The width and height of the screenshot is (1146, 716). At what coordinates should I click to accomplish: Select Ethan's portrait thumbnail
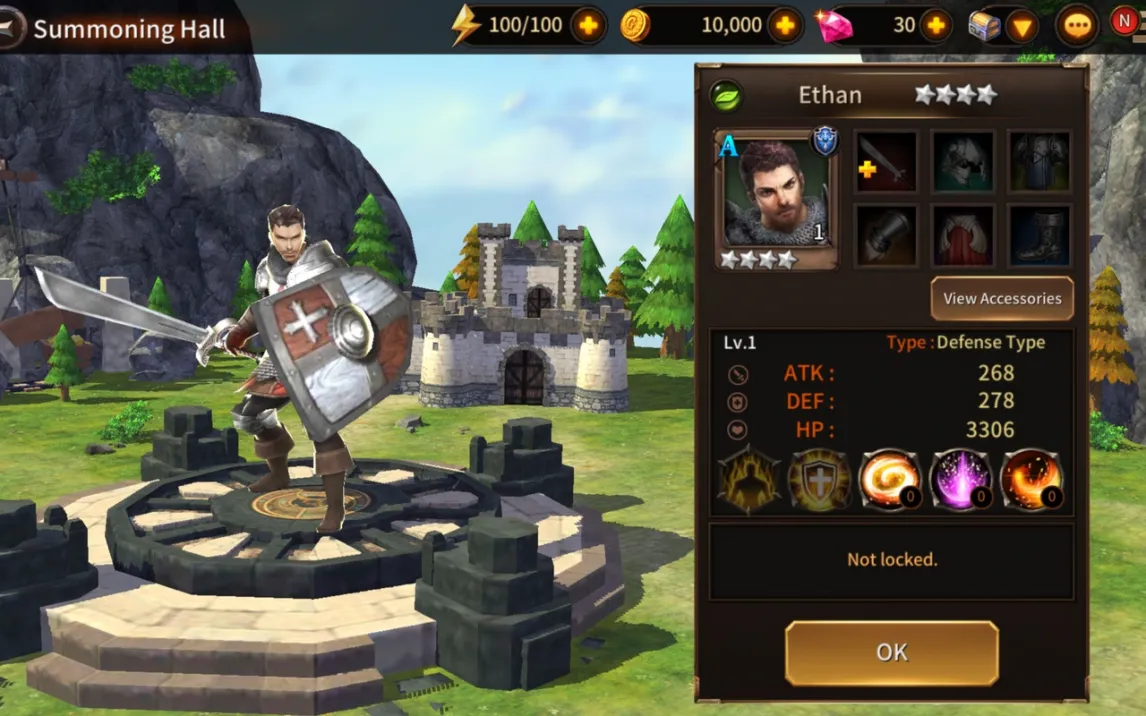[x=775, y=197]
